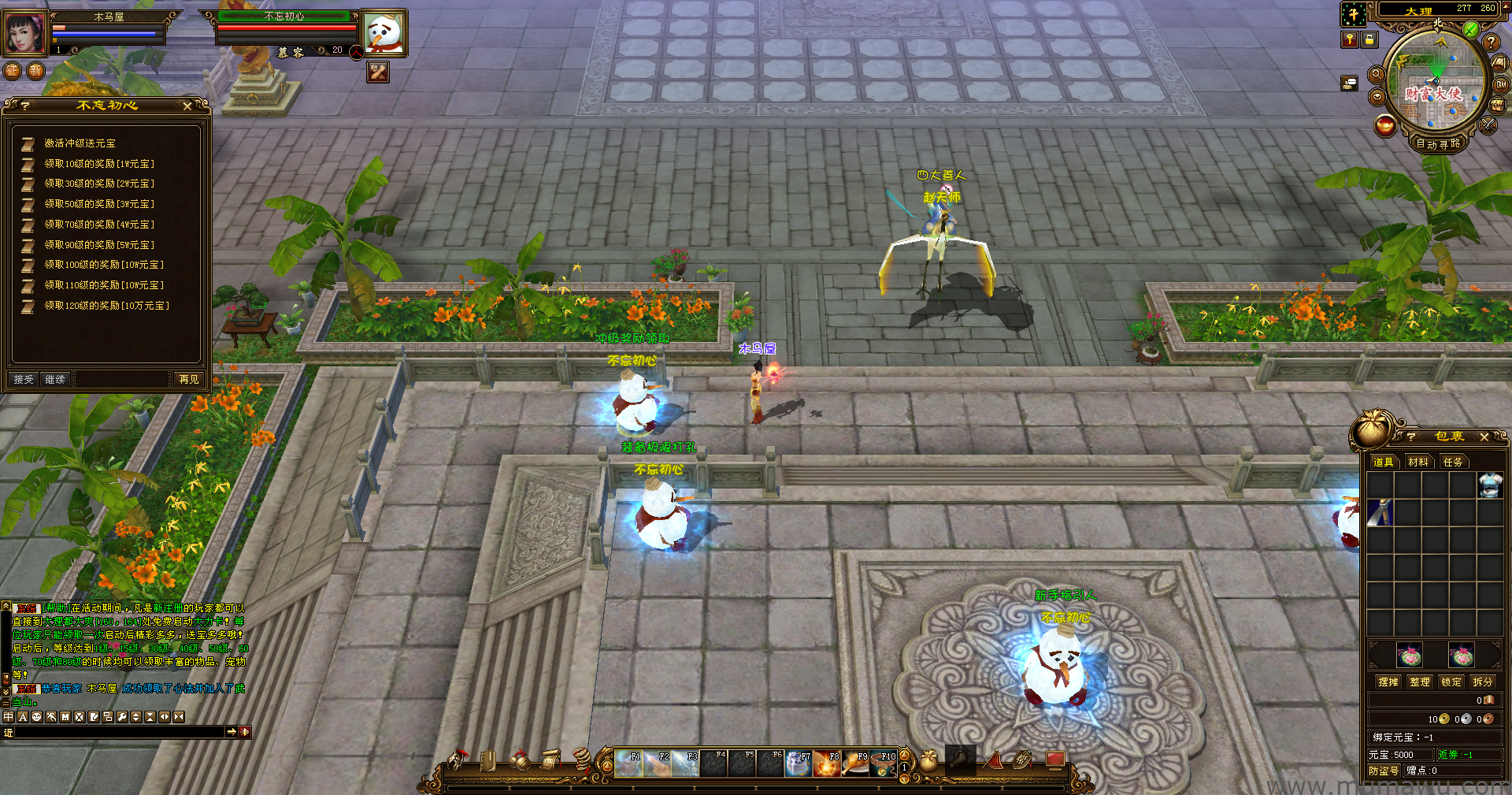Select the blade weapon in inventory
This screenshot has height=795, width=1512.
coord(1380,512)
